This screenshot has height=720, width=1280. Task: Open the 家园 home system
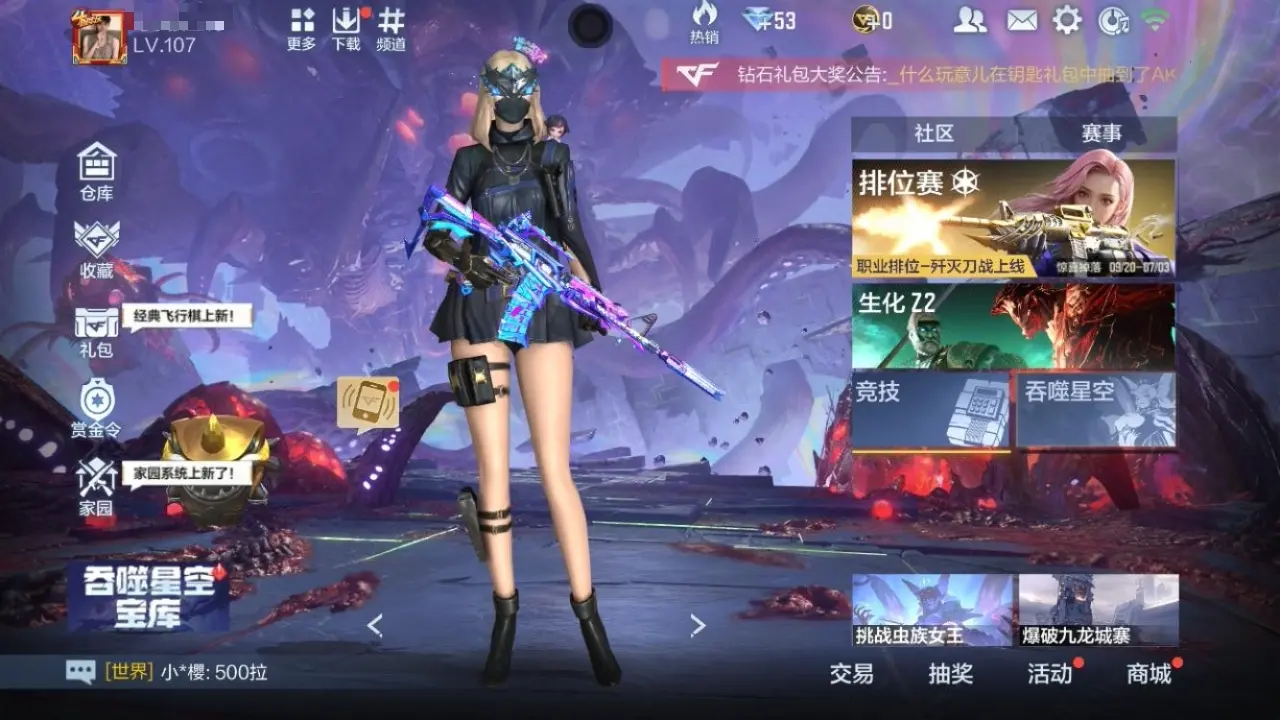click(x=97, y=488)
